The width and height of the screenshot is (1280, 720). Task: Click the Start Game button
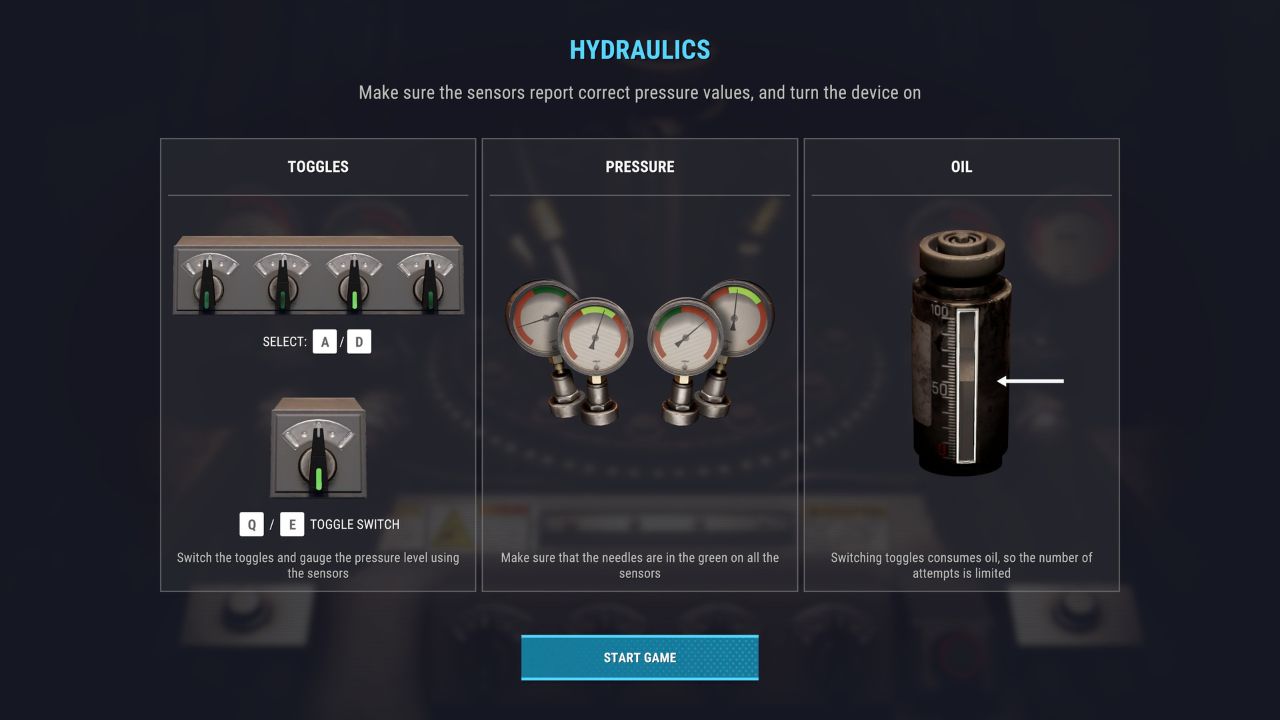click(x=639, y=657)
